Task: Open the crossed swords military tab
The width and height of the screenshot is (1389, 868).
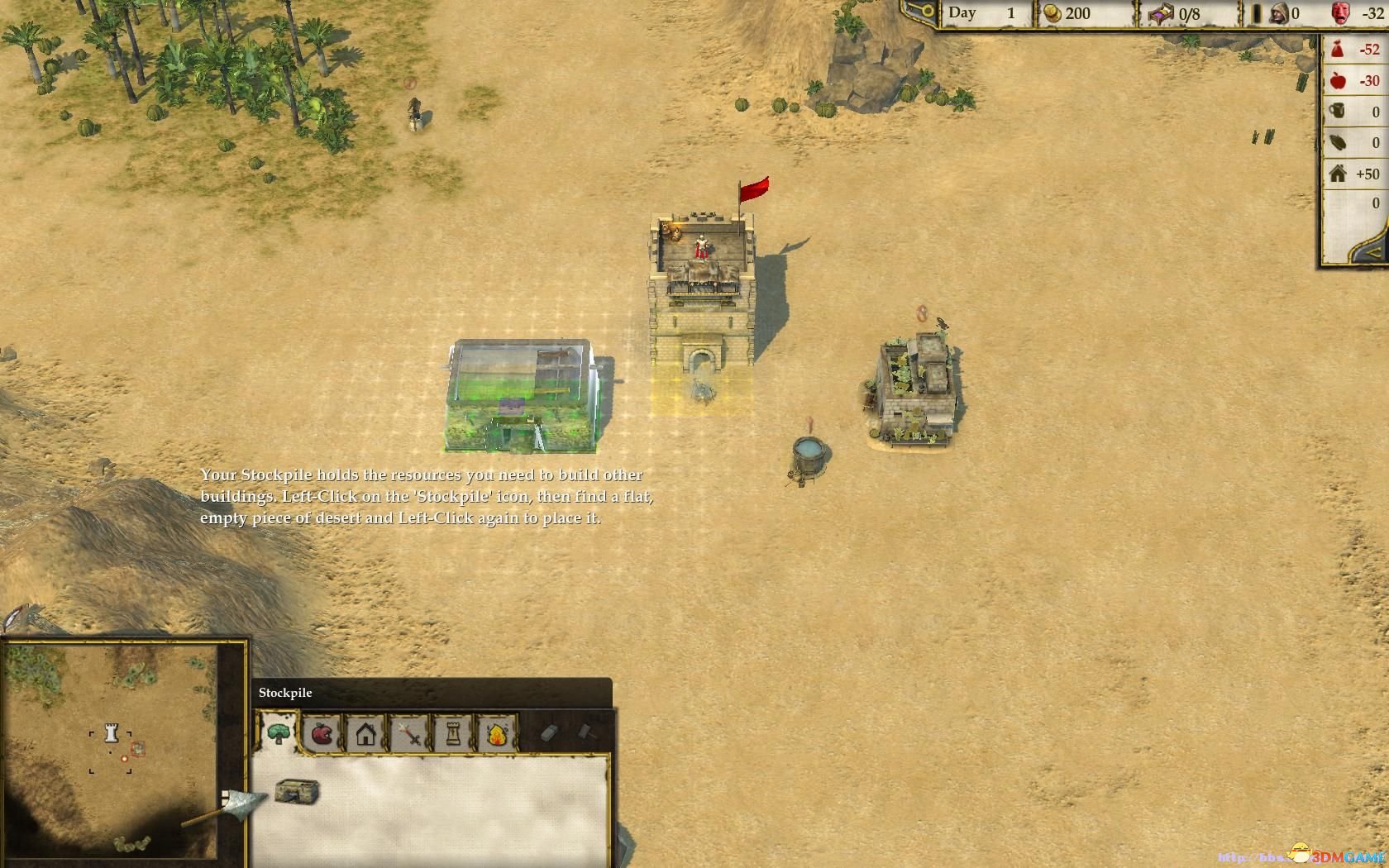Action: pos(410,733)
